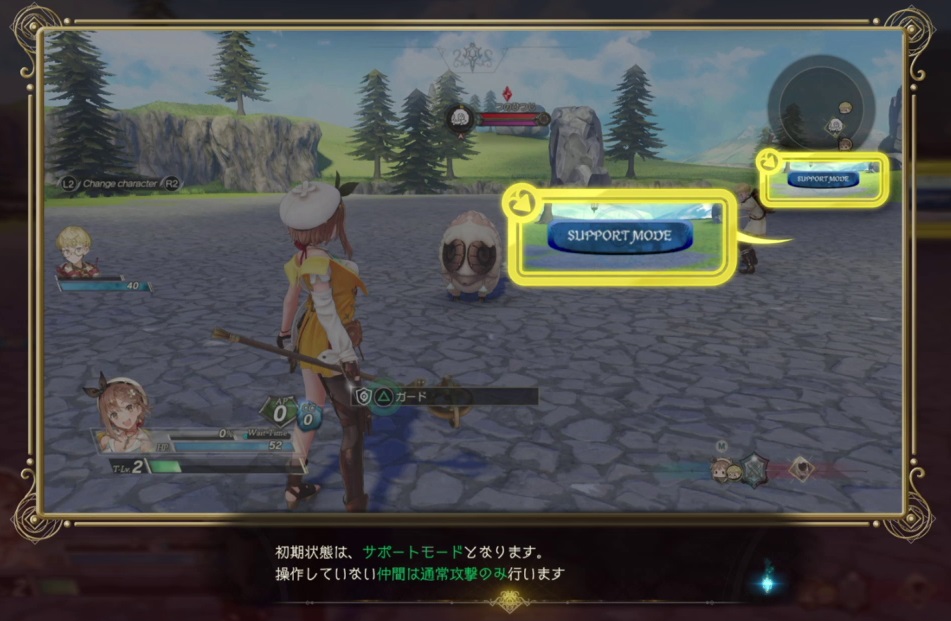The height and width of the screenshot is (621, 951).
Task: Click the enlarged SUPPORT MODE button
Action: pos(620,236)
